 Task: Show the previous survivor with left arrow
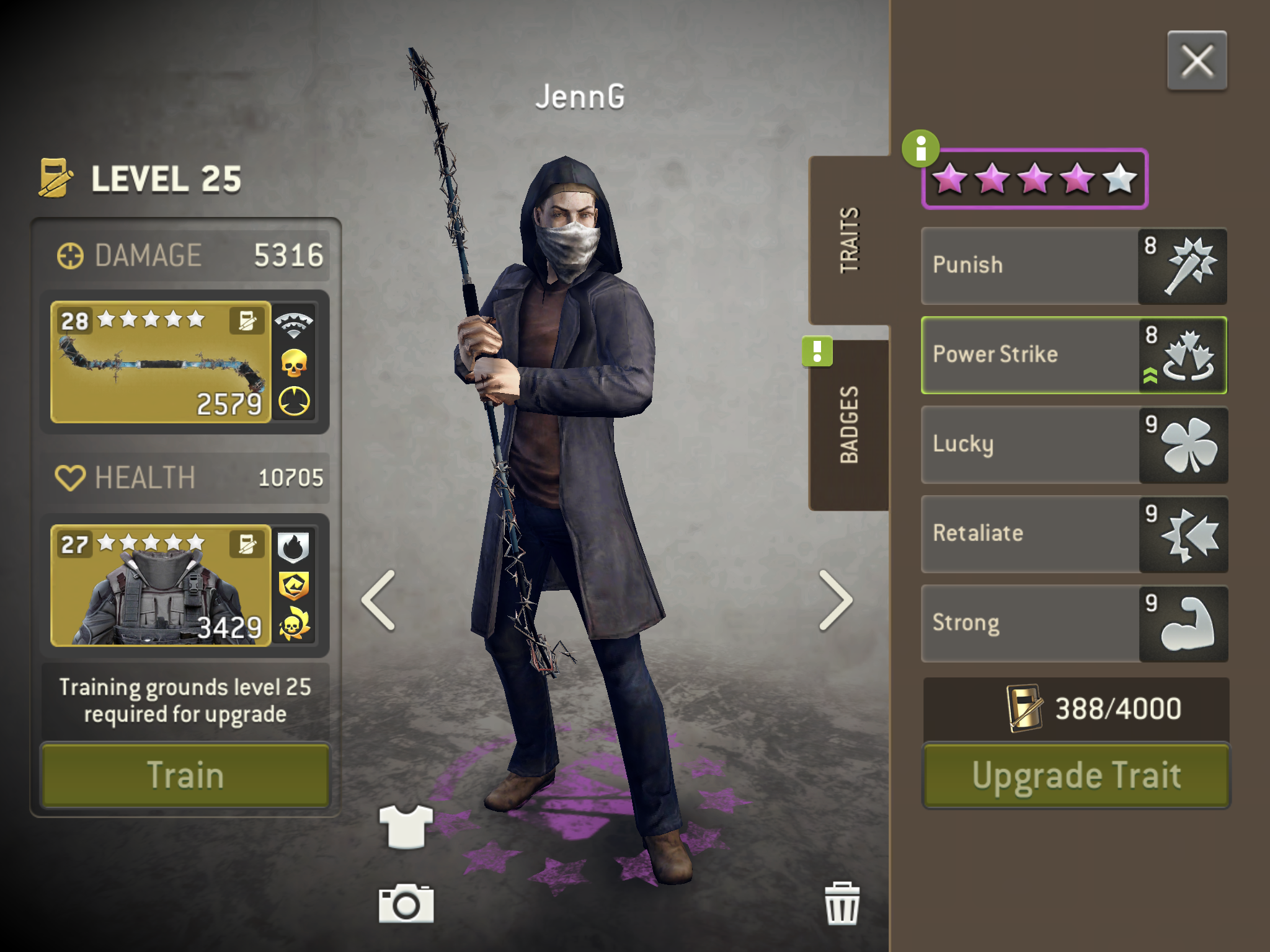[379, 600]
